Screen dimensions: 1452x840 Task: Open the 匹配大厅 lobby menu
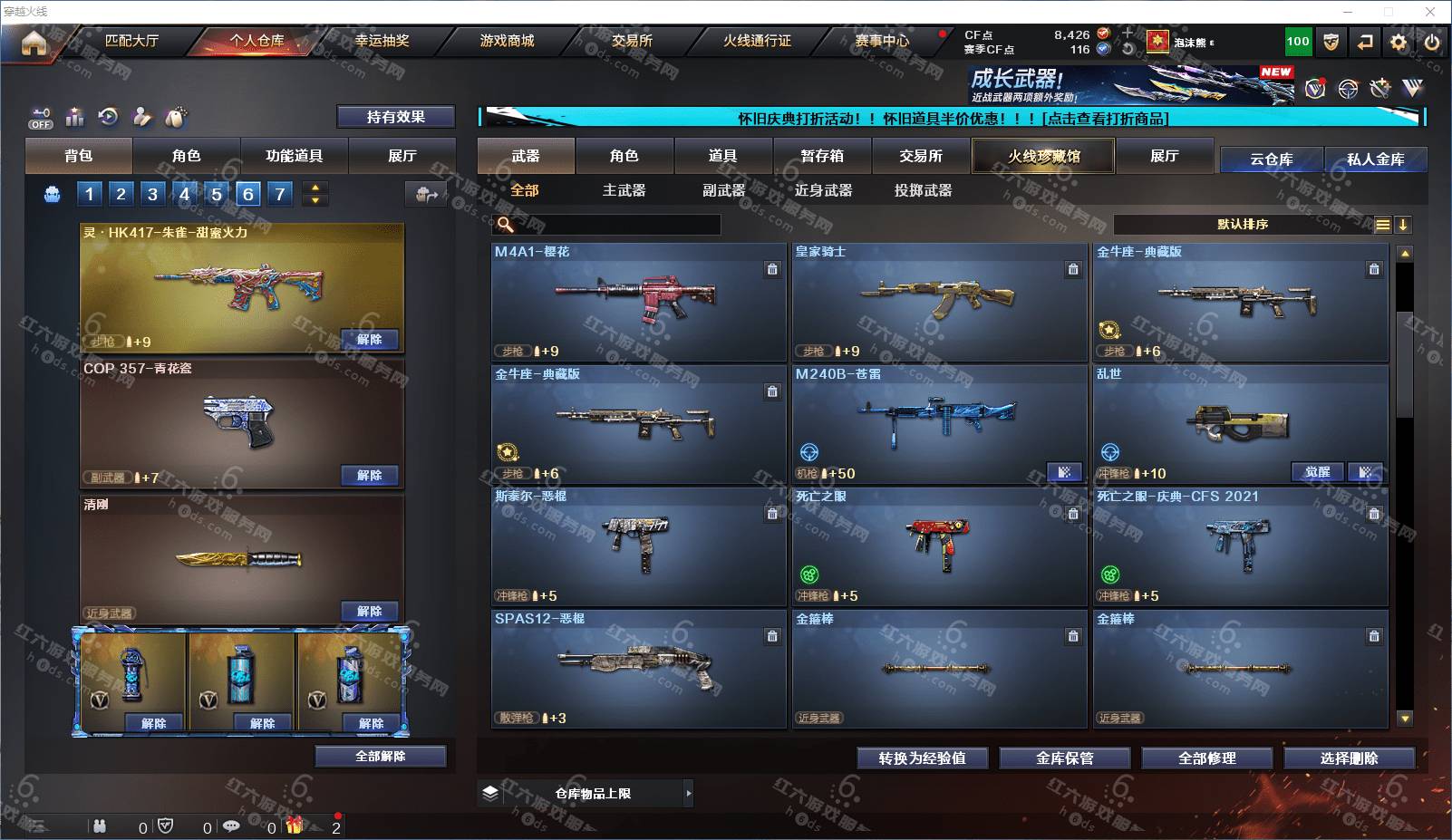(x=131, y=41)
